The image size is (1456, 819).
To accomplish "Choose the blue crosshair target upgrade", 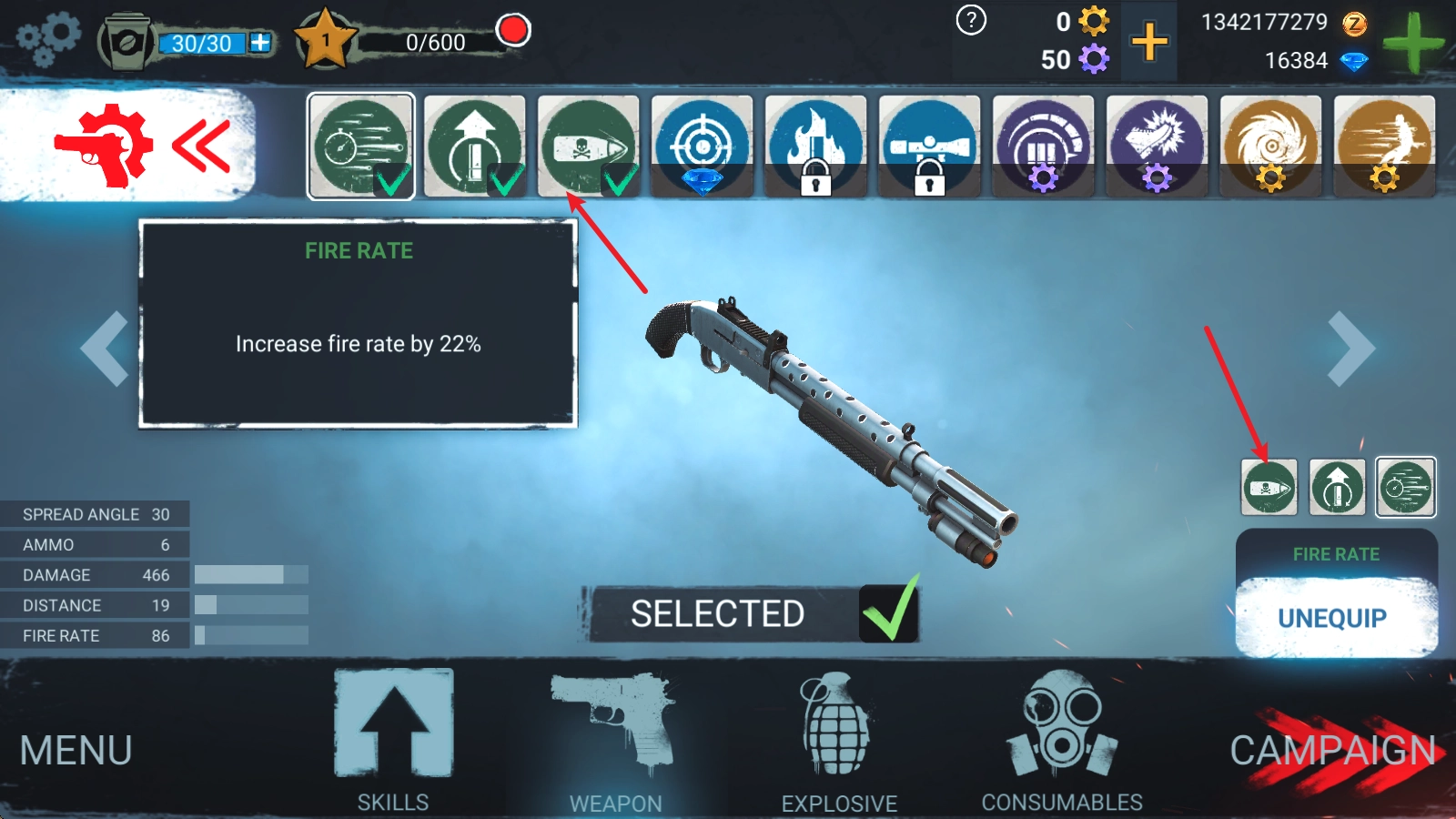I will pyautogui.click(x=702, y=146).
